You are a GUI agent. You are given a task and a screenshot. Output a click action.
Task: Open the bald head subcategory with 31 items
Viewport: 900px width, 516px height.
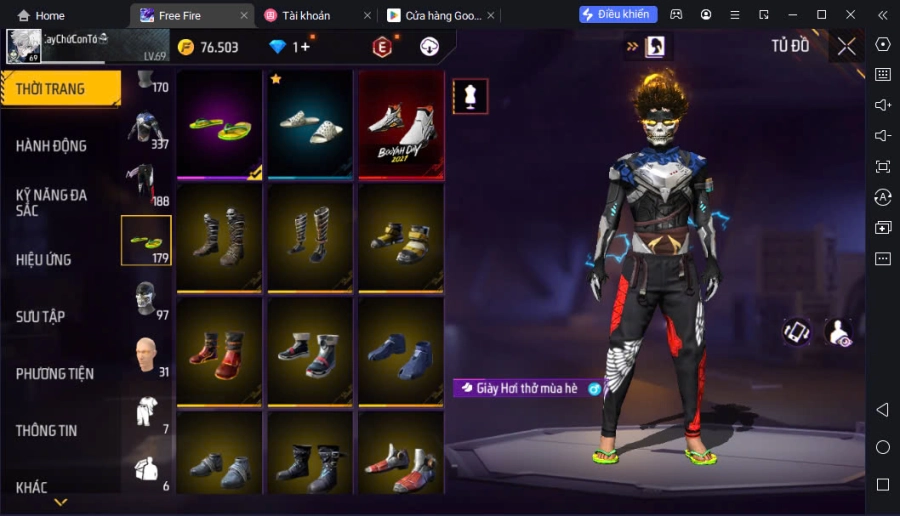click(x=147, y=354)
